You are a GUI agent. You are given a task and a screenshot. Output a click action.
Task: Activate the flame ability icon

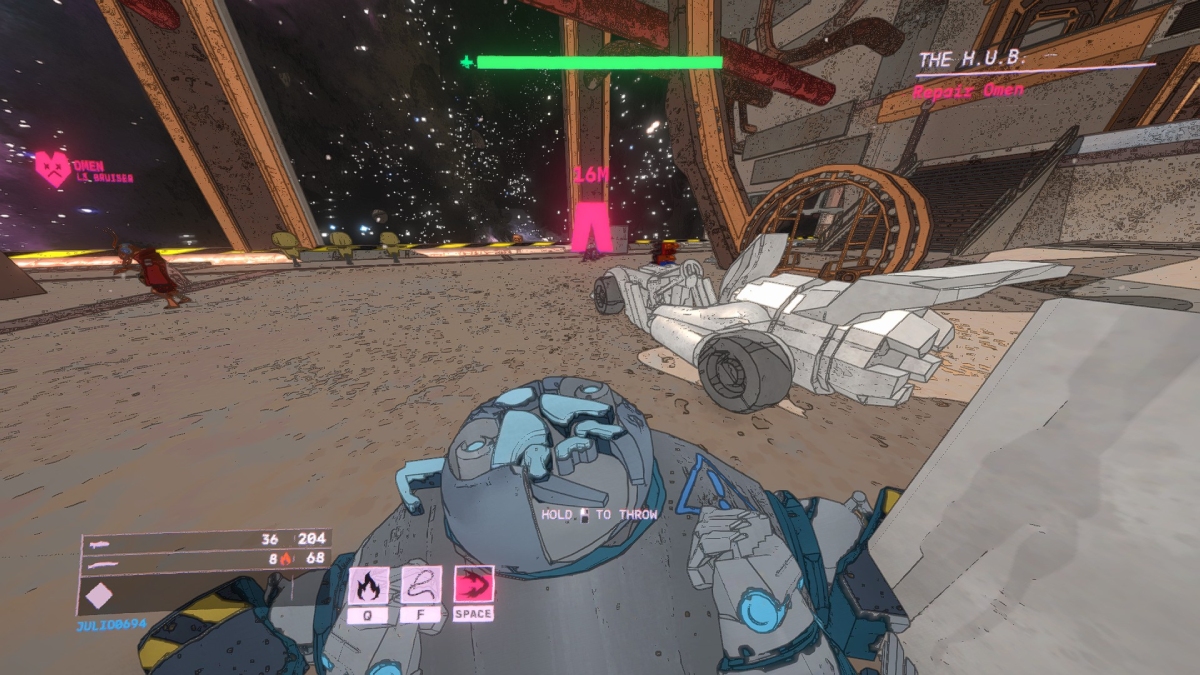(x=368, y=585)
